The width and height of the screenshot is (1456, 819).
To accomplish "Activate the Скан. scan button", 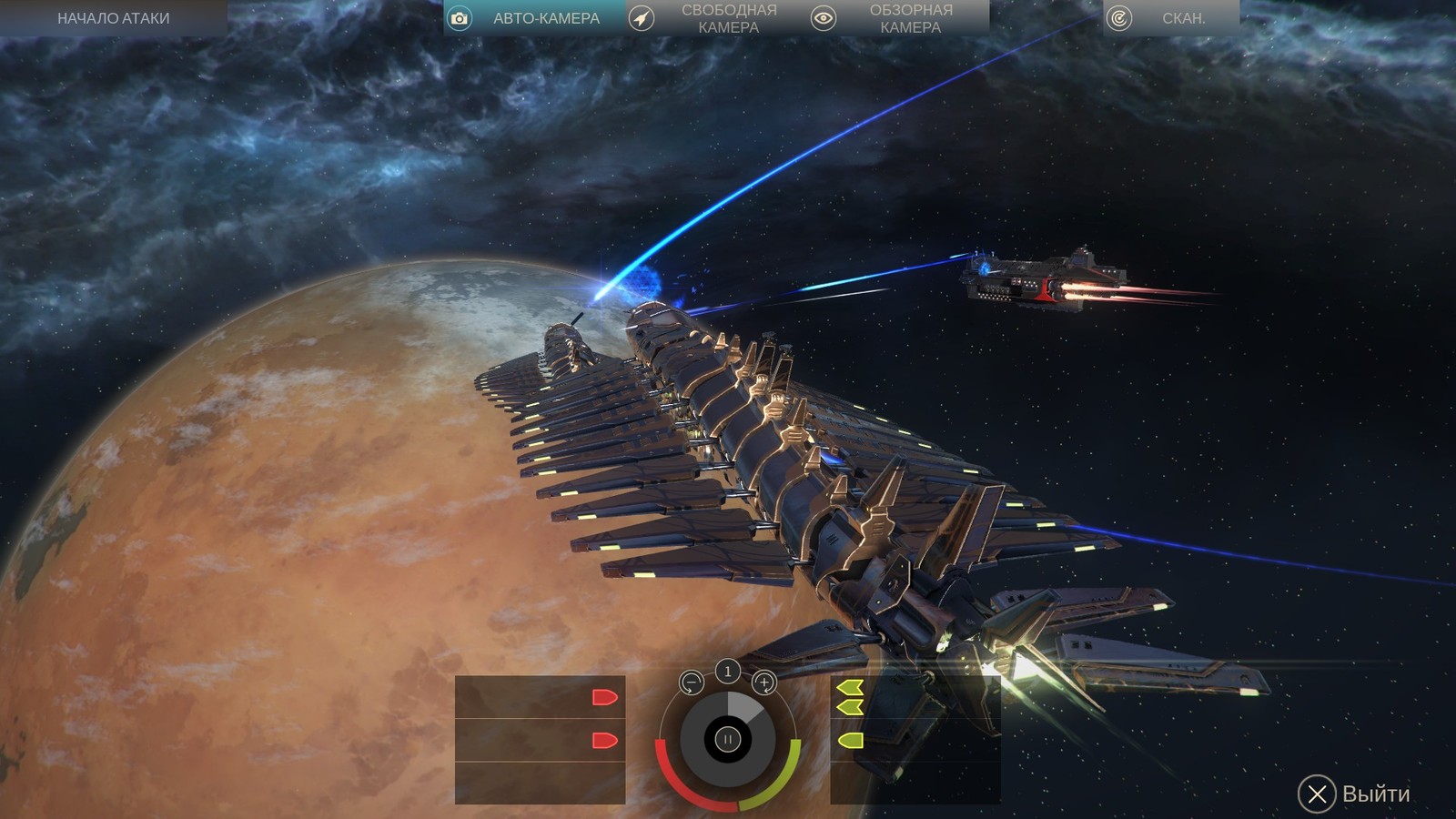I will click(1170, 18).
